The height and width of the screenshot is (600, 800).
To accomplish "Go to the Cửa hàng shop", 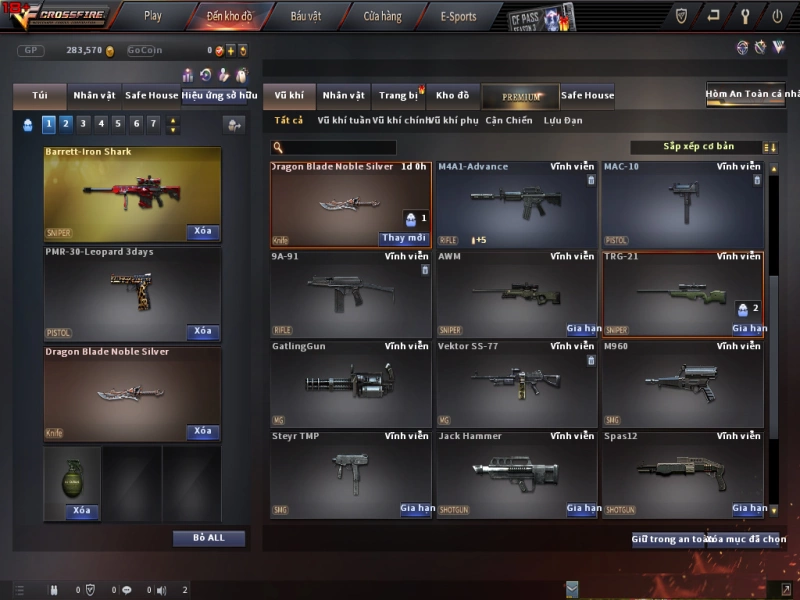I will (382, 16).
